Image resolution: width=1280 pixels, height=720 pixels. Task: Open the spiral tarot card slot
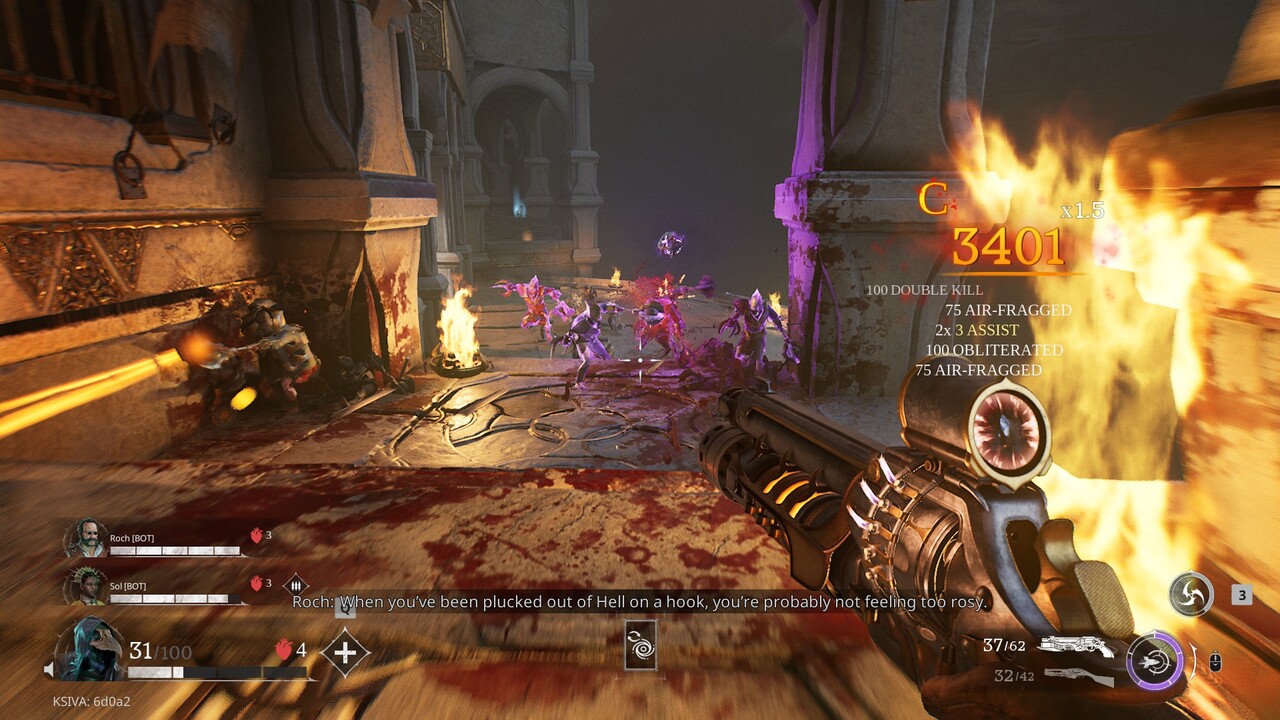640,645
